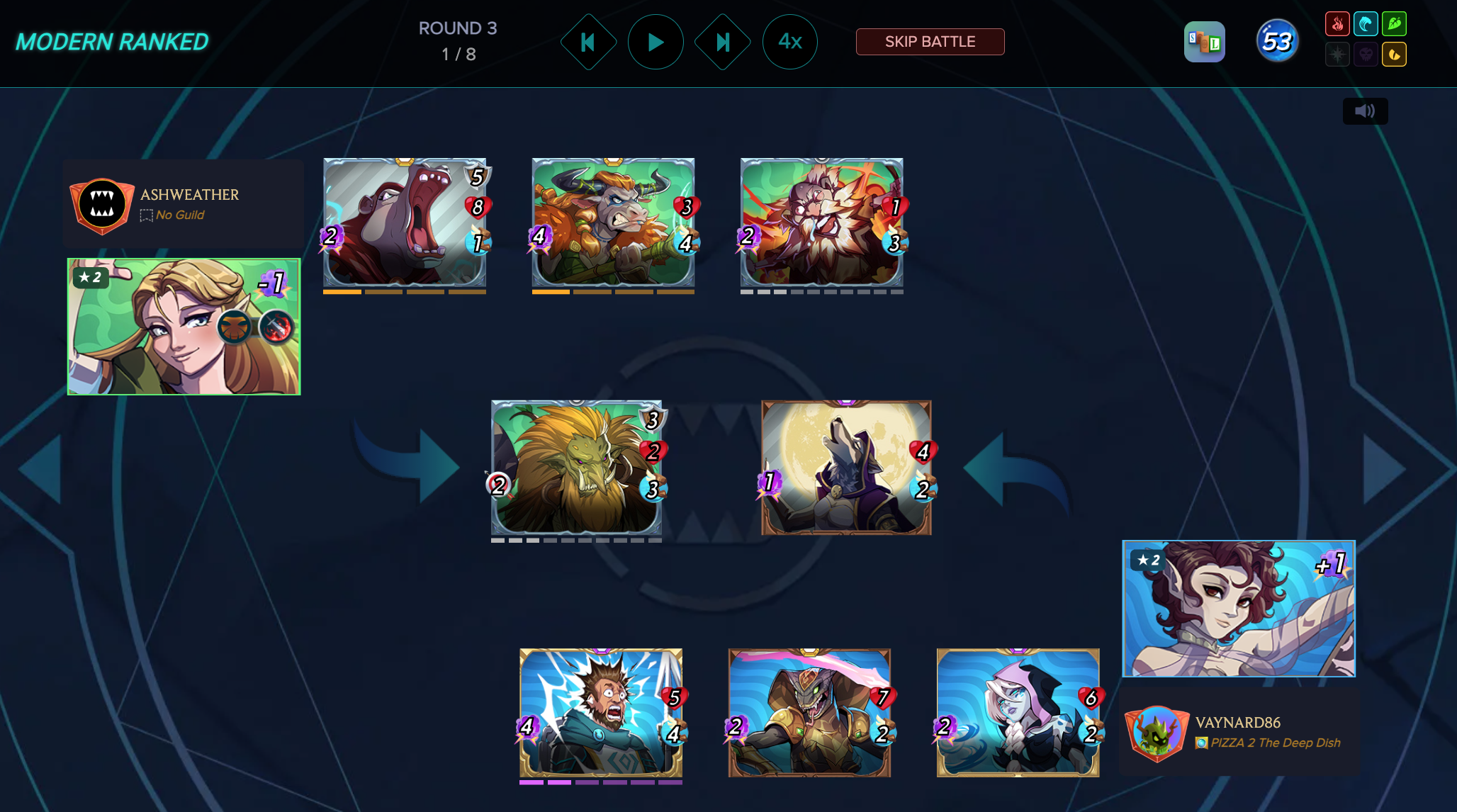Select the earth leaf element icon
Screen dimensions: 1457x812
pos(1394,24)
